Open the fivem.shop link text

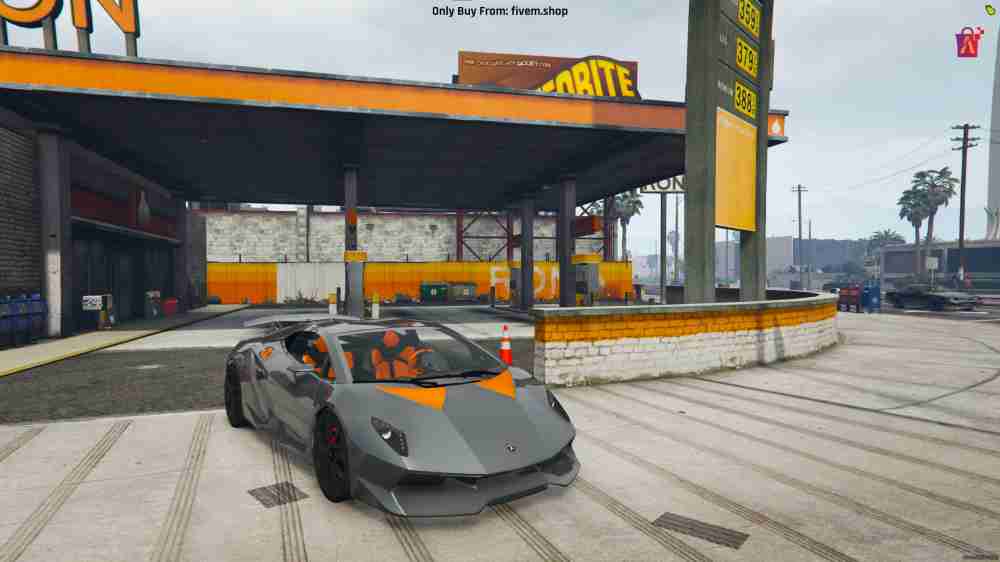pyautogui.click(x=539, y=11)
